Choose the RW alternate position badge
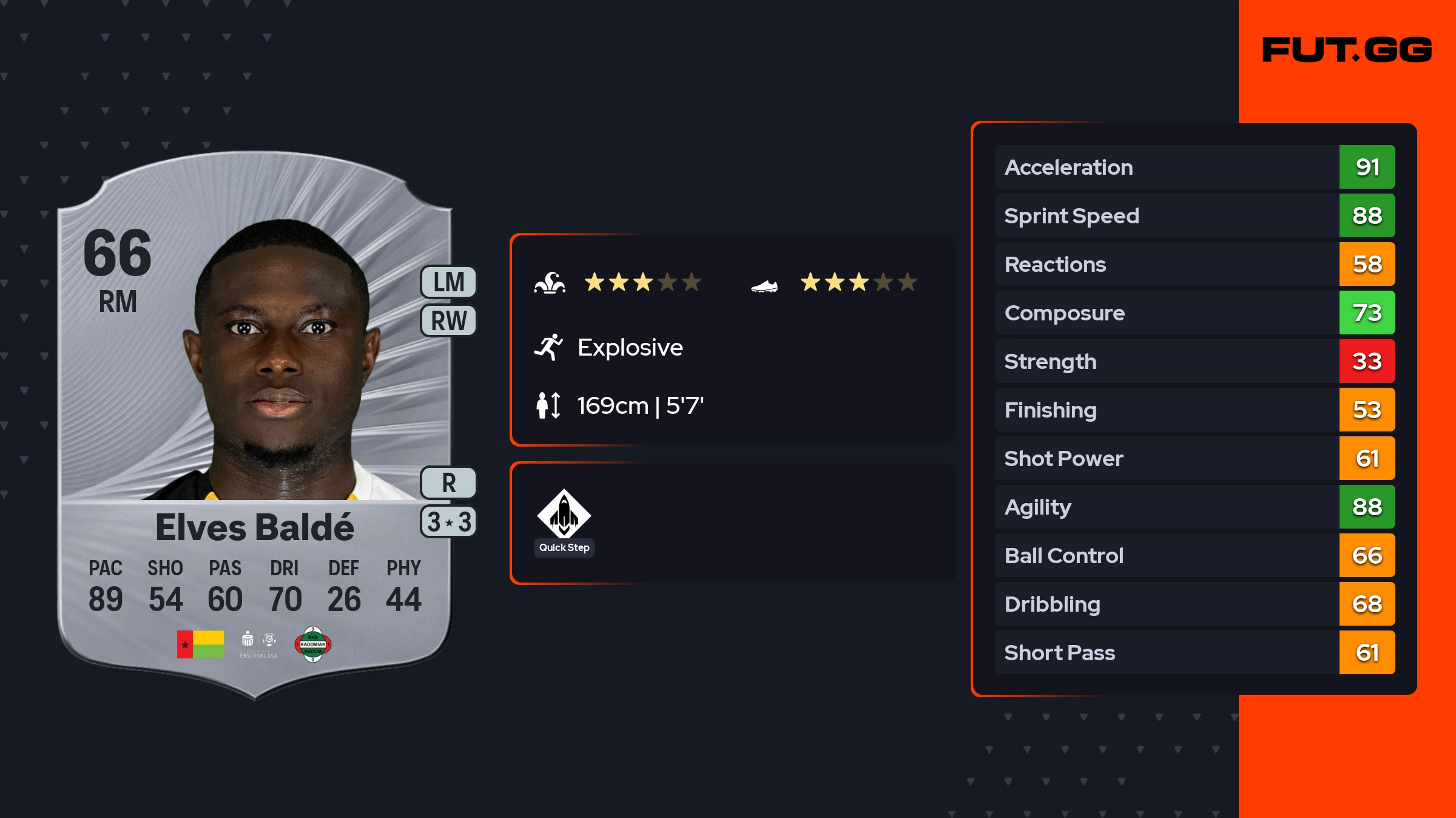Image resolution: width=1456 pixels, height=818 pixels. [449, 320]
